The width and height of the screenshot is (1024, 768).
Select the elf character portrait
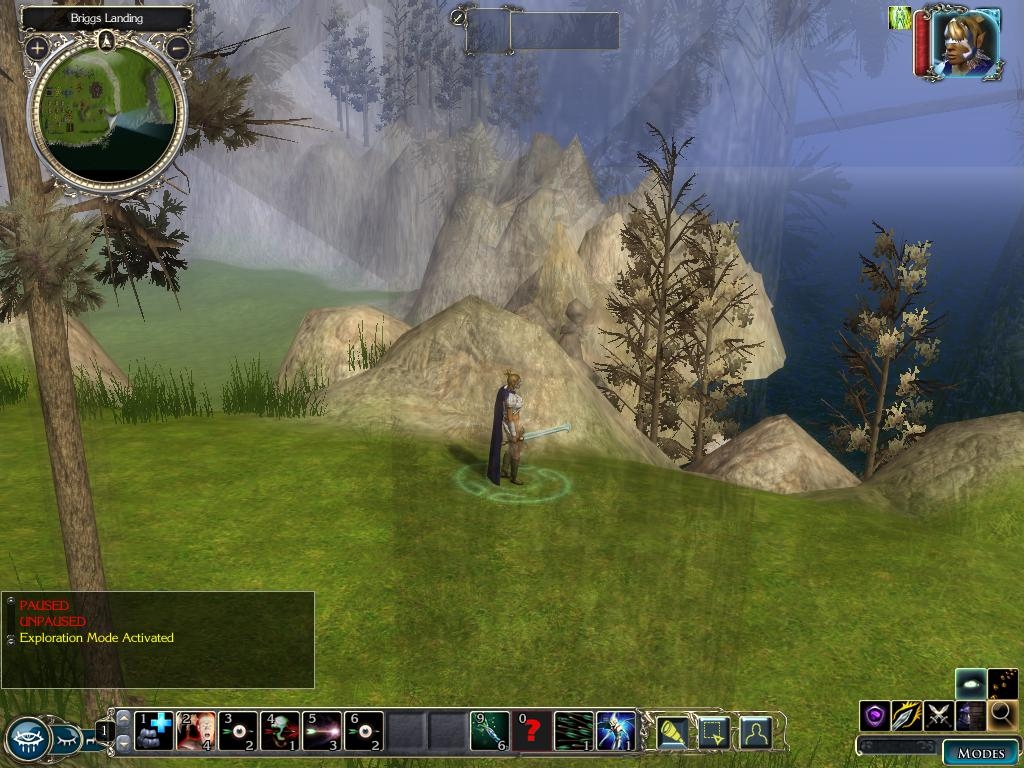pos(966,42)
